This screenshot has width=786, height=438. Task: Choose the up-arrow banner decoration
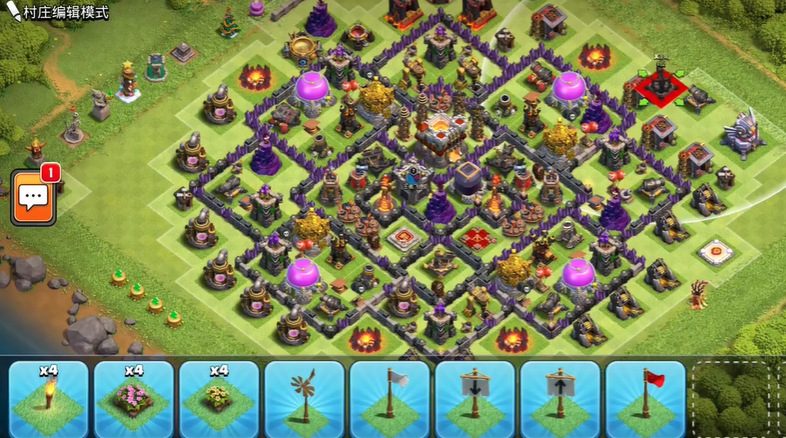560,398
